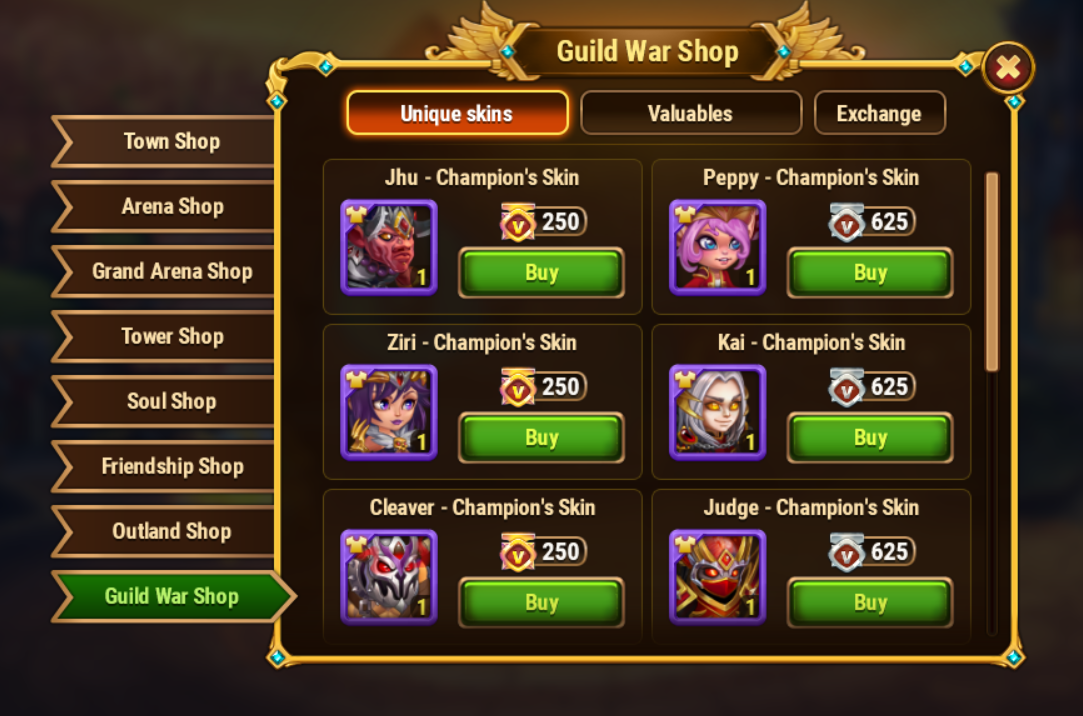
Task: Choose the Grand Arena Shop entry
Action: [x=171, y=271]
